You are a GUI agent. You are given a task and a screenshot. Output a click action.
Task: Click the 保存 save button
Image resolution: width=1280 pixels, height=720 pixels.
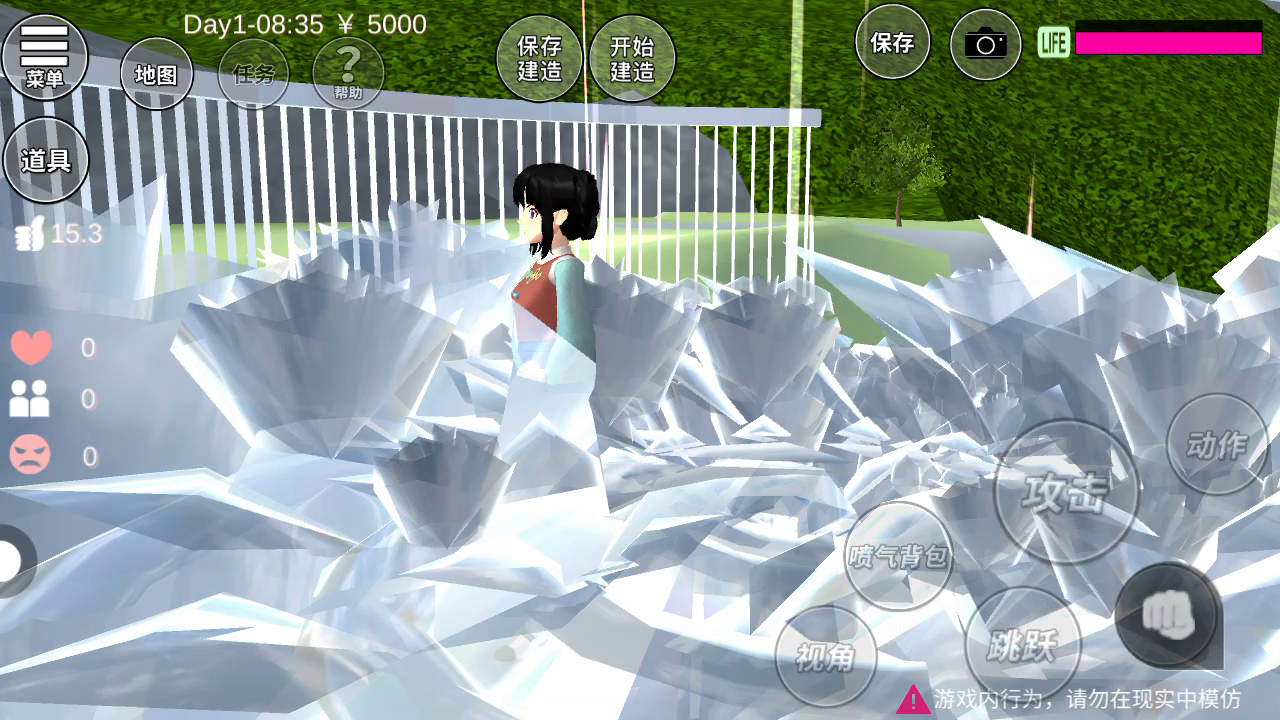coord(892,43)
